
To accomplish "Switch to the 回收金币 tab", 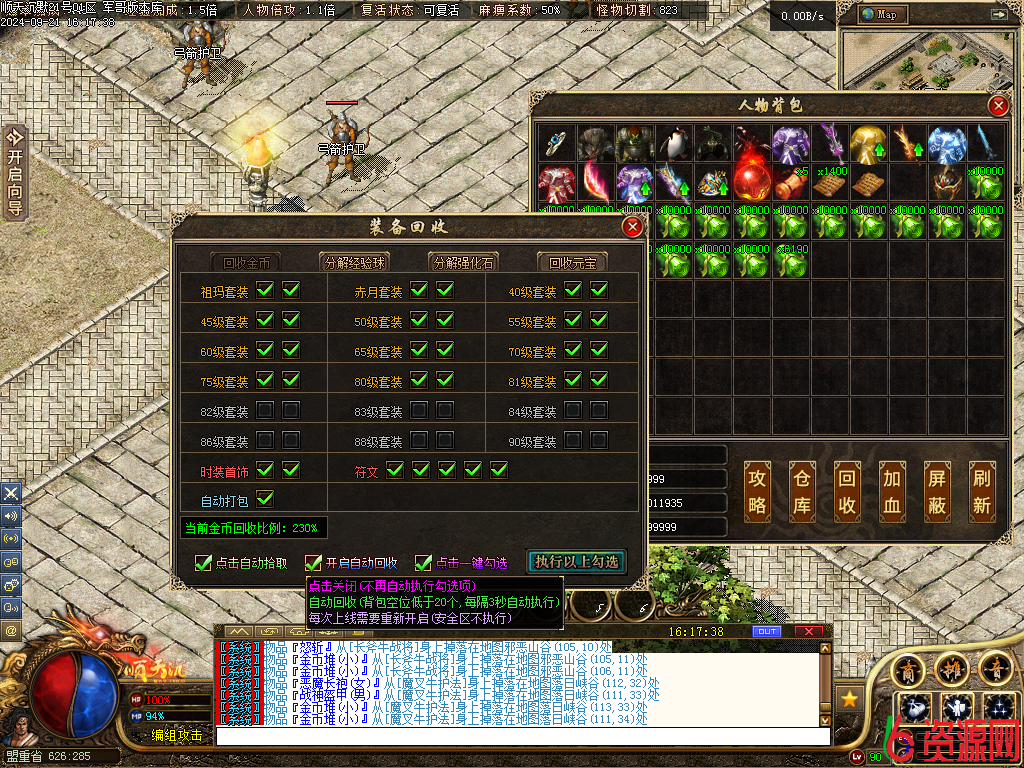I will (x=246, y=263).
